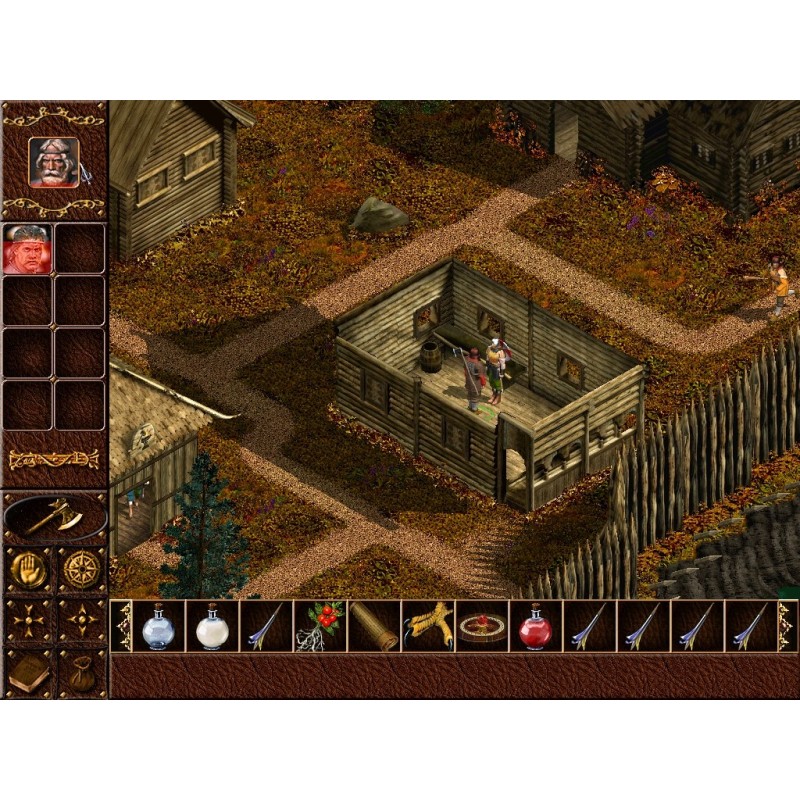The image size is (800, 800).
Task: Click the battle axe weapon button
Action: (x=54, y=516)
